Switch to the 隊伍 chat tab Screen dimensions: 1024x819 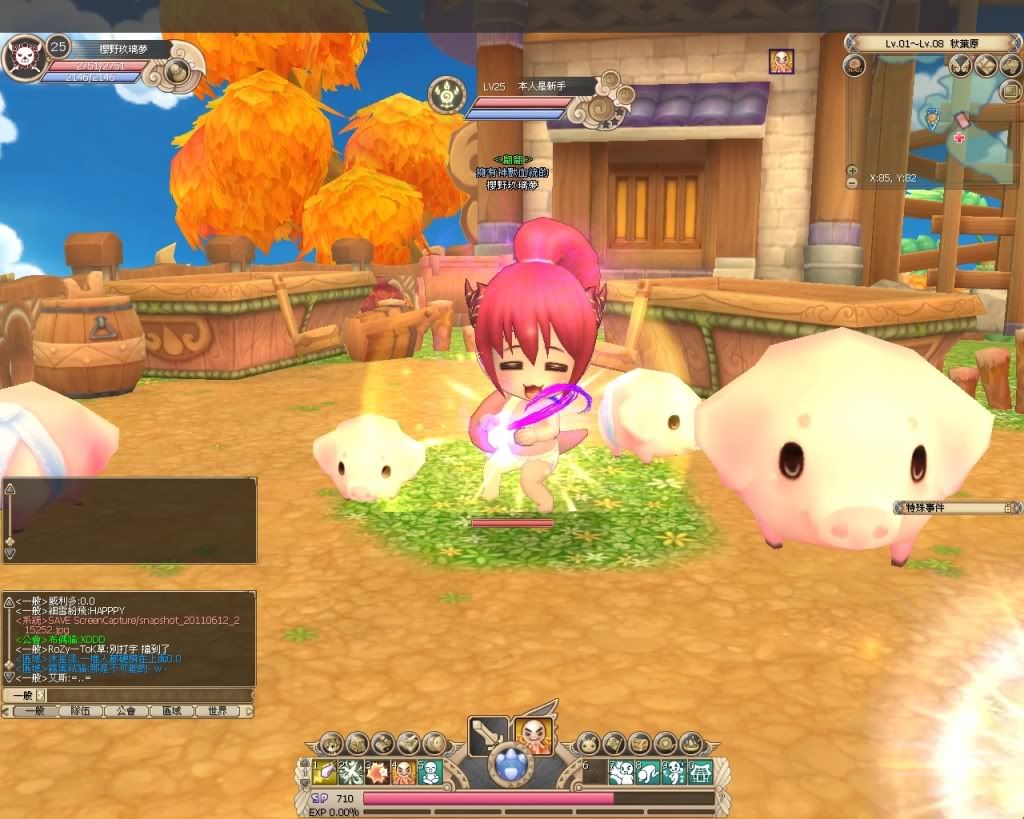tap(80, 711)
